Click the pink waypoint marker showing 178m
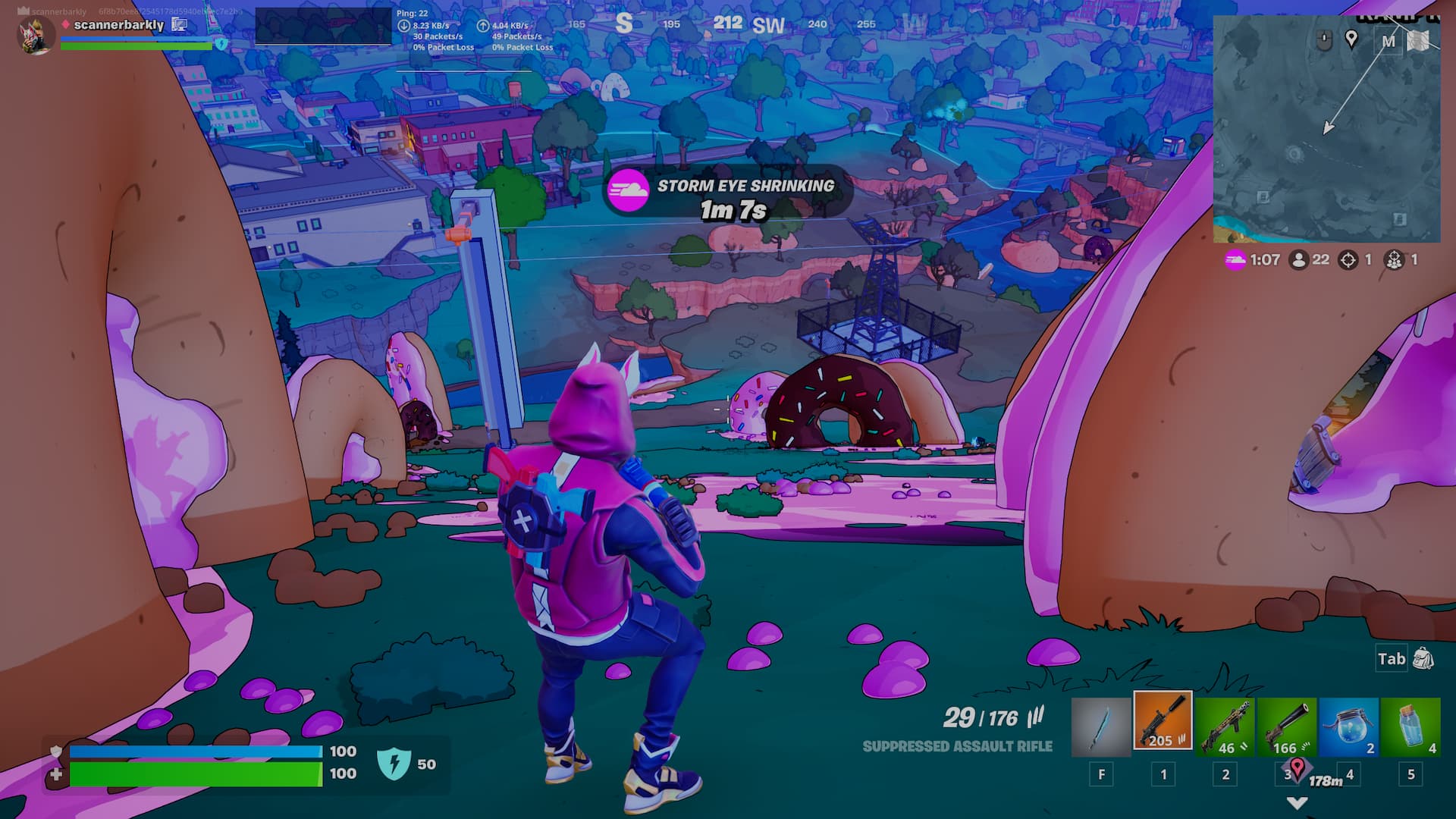 [x=1298, y=768]
